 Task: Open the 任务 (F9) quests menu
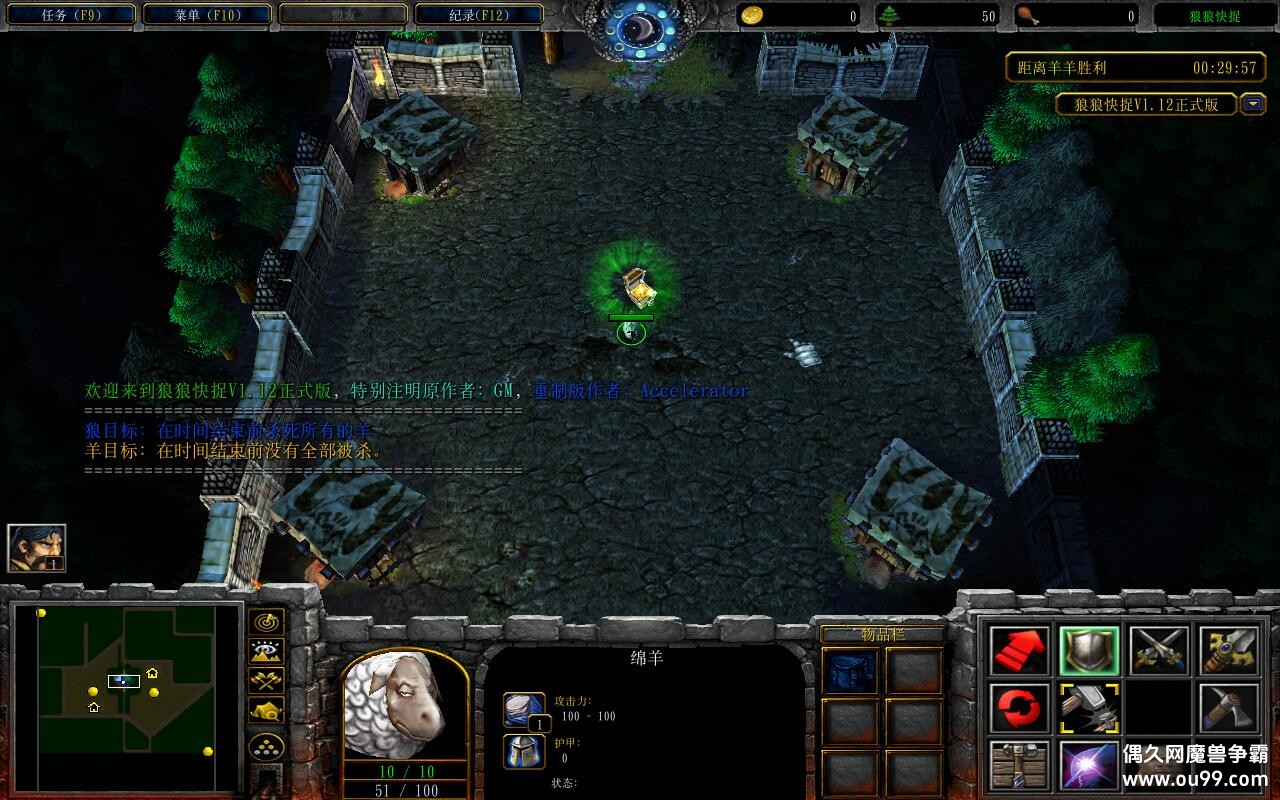coord(69,15)
